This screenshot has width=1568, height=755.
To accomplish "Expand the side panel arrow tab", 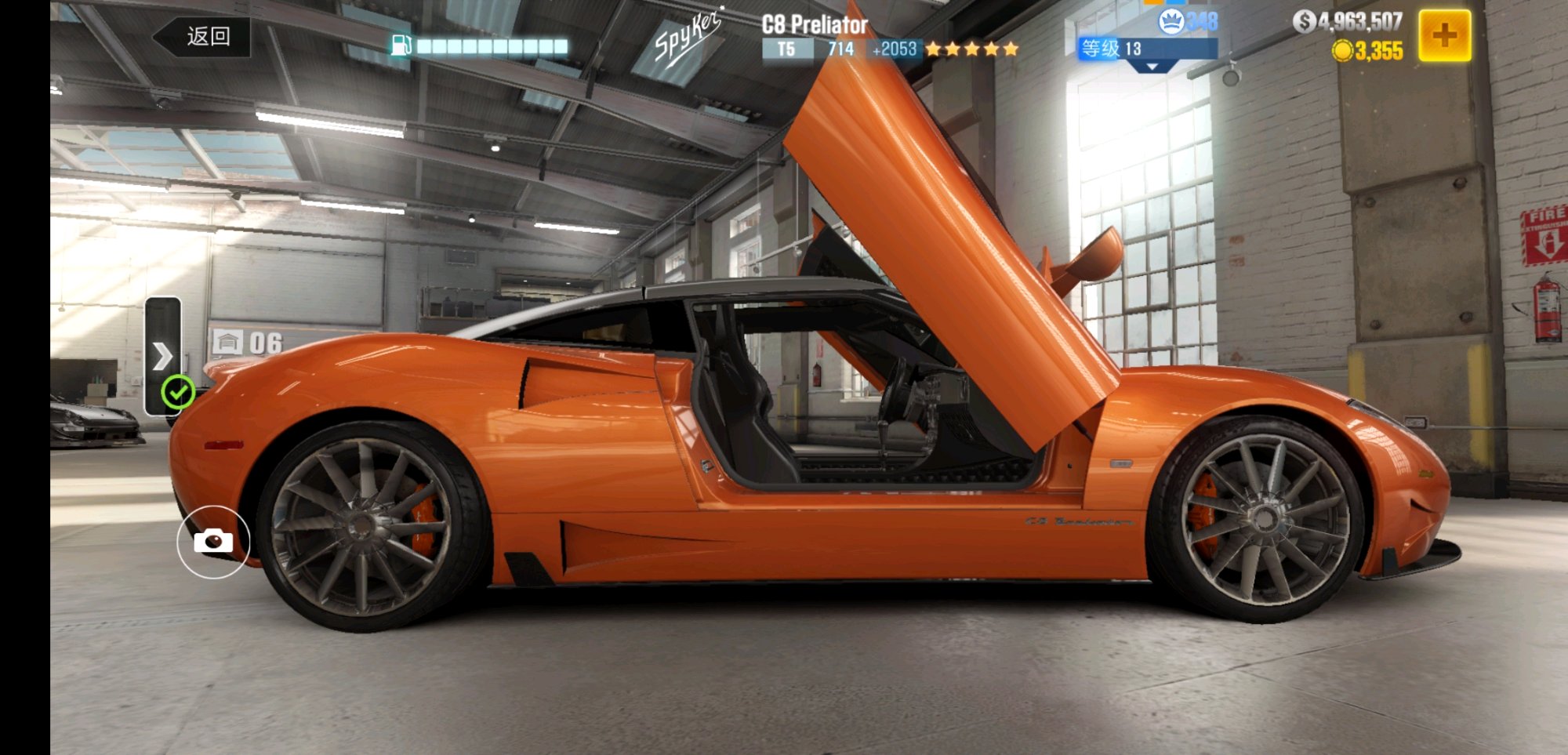I will (162, 355).
